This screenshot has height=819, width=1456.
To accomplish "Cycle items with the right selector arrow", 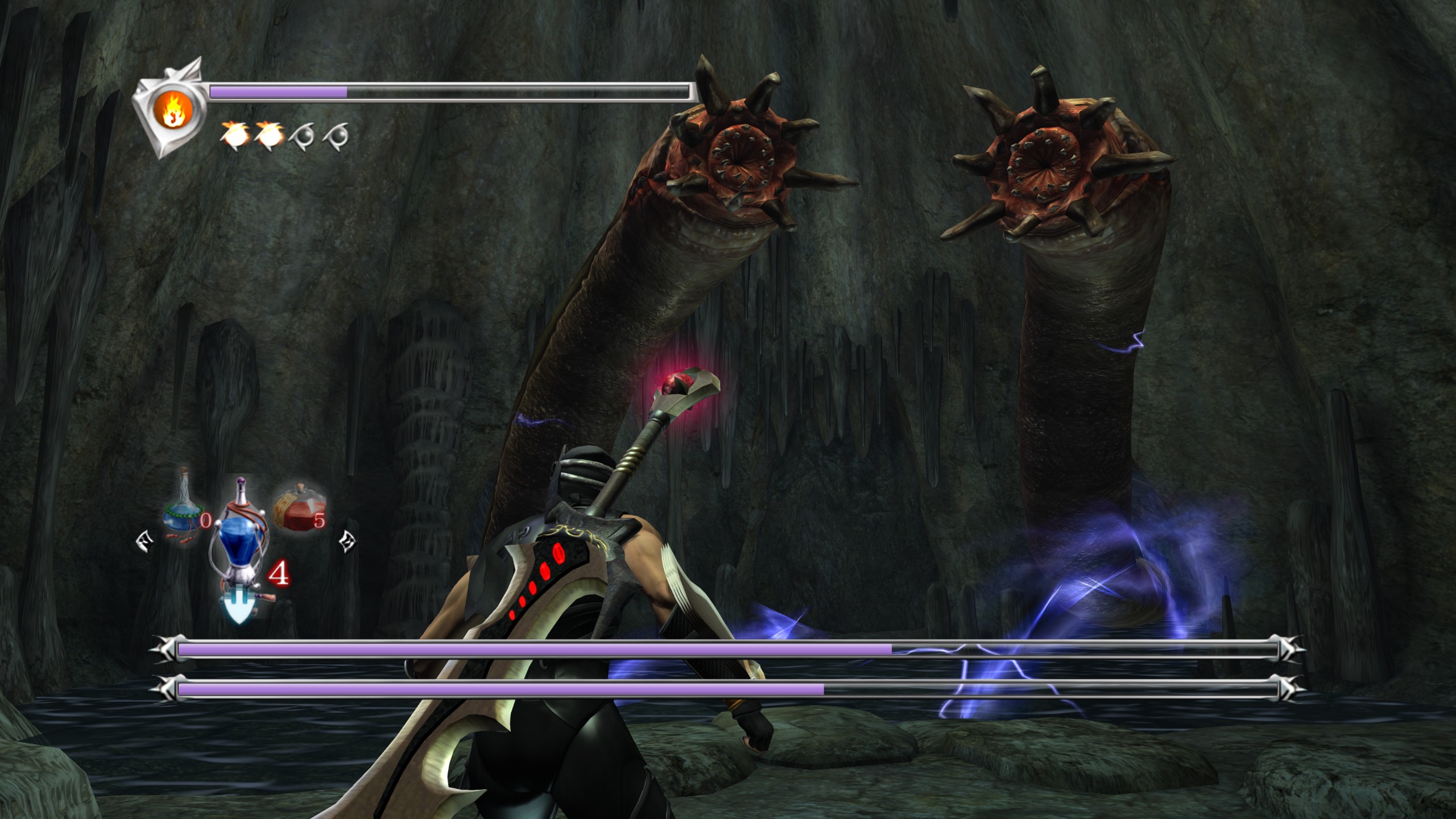I will 346,540.
